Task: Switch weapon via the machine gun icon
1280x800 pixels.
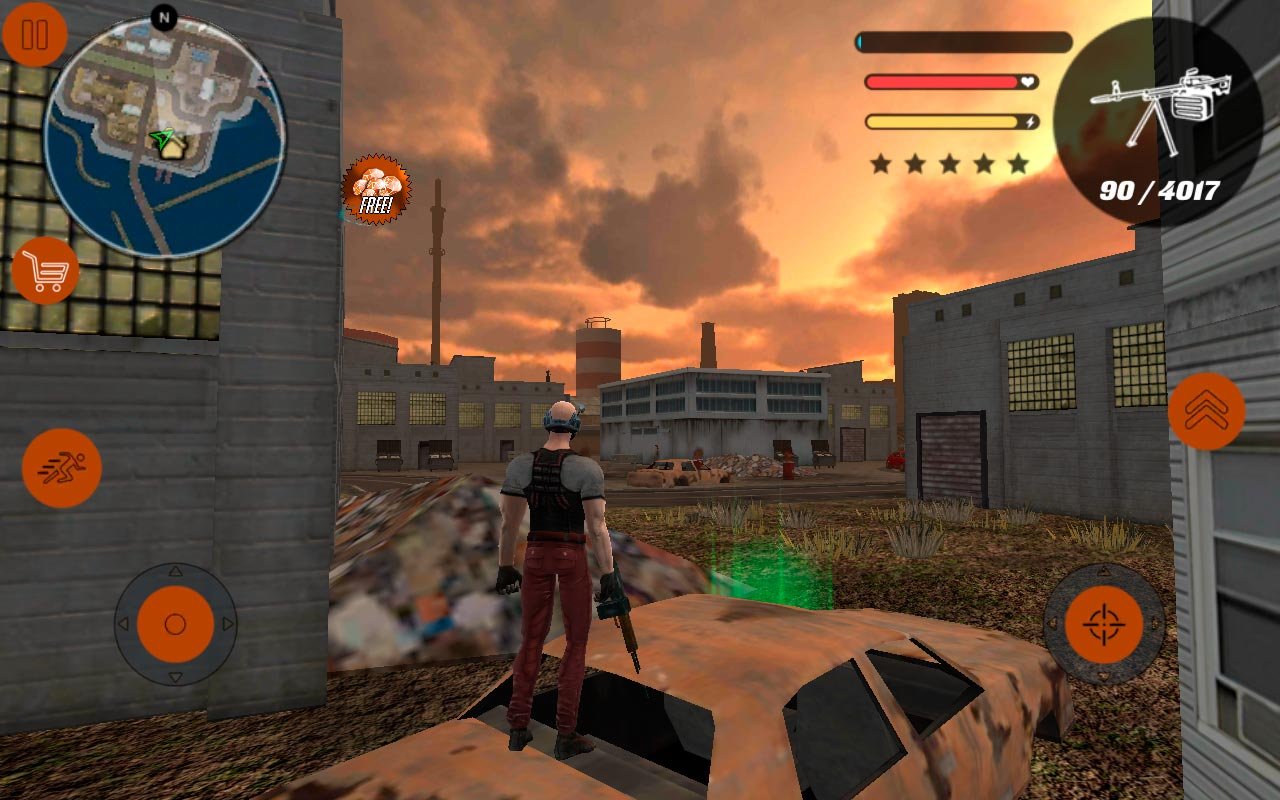Action: point(1158,122)
